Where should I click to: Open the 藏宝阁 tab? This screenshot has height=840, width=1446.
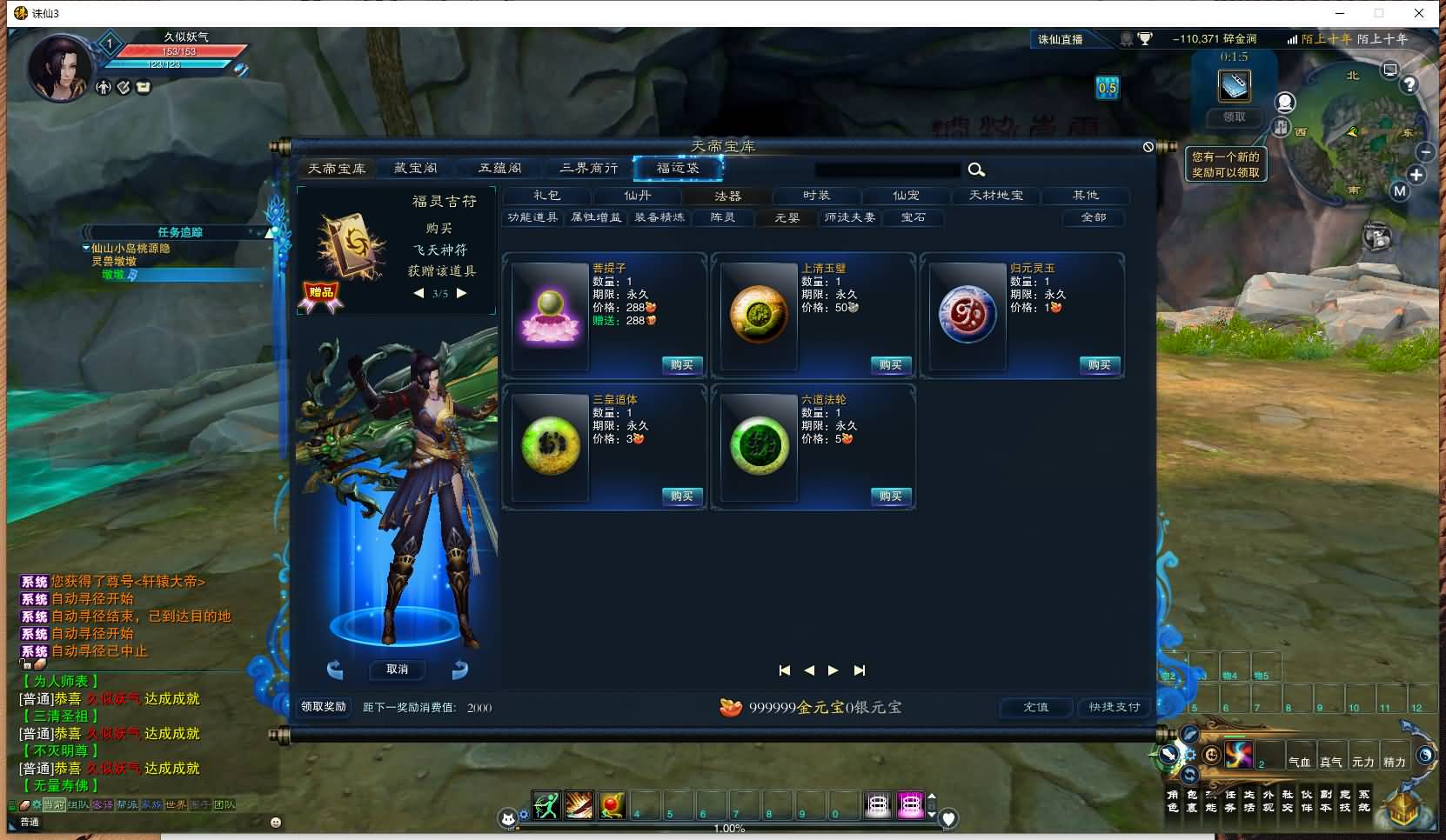(416, 169)
